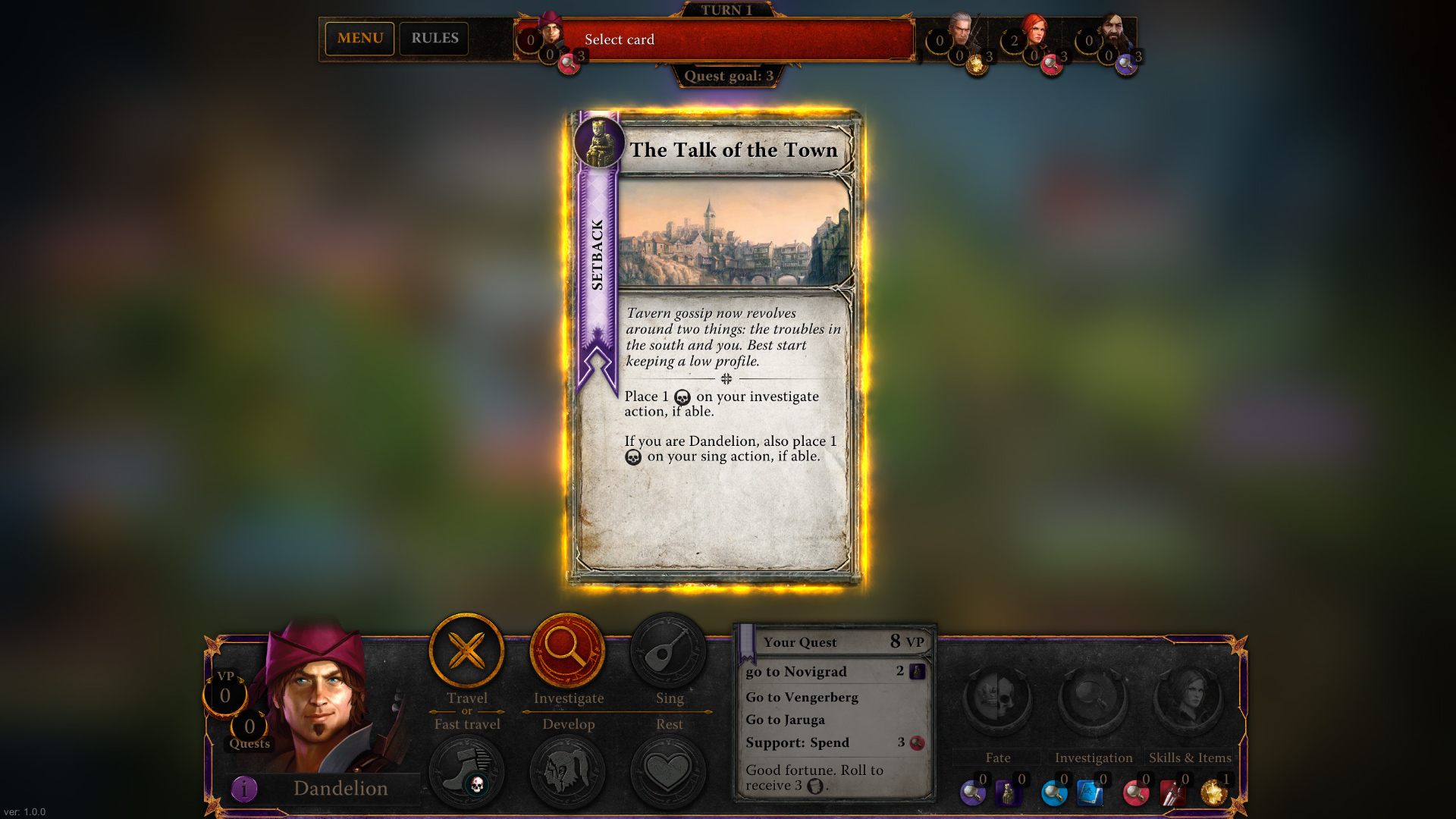Viewport: 1456px width, 819px height.
Task: Open the MENU
Action: pos(359,38)
